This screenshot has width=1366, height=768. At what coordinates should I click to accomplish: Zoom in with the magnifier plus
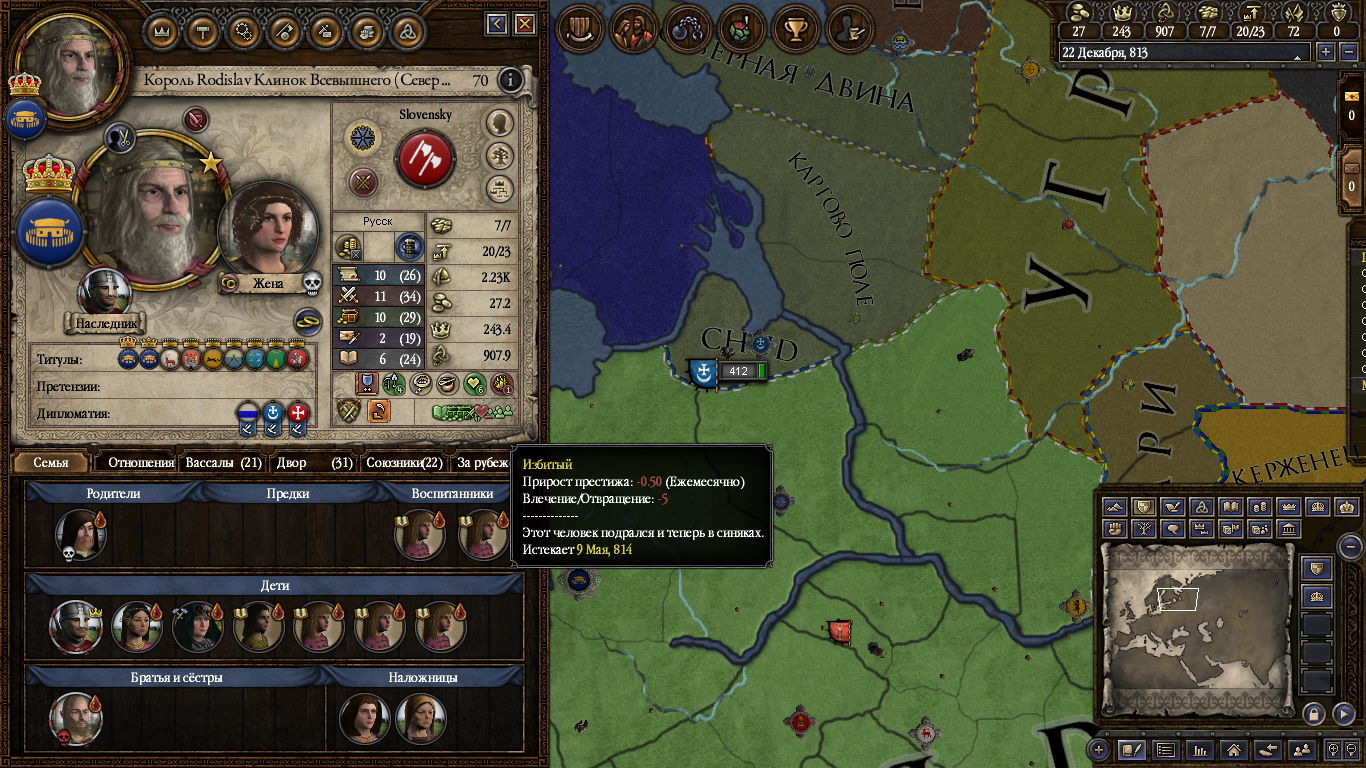pyautogui.click(x=1099, y=749)
